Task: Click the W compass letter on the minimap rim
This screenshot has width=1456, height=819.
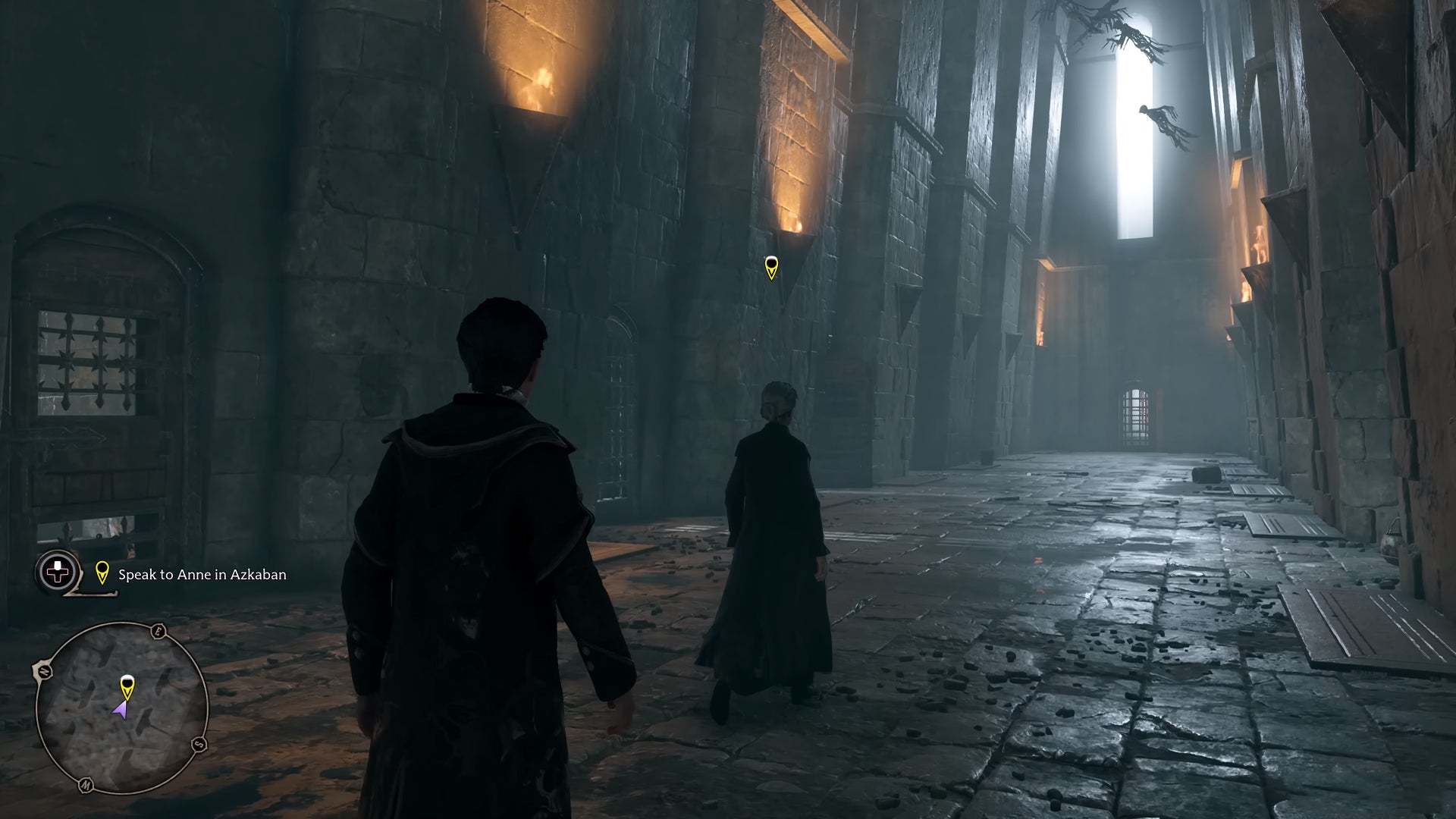Action: [85, 783]
